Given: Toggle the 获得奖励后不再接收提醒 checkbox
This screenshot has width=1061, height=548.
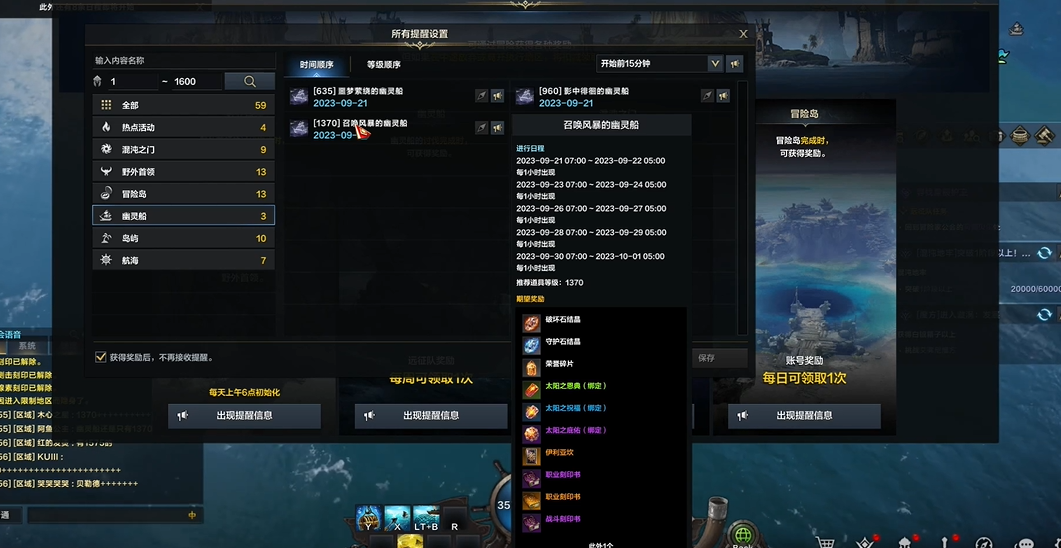Looking at the screenshot, I should click(x=101, y=357).
